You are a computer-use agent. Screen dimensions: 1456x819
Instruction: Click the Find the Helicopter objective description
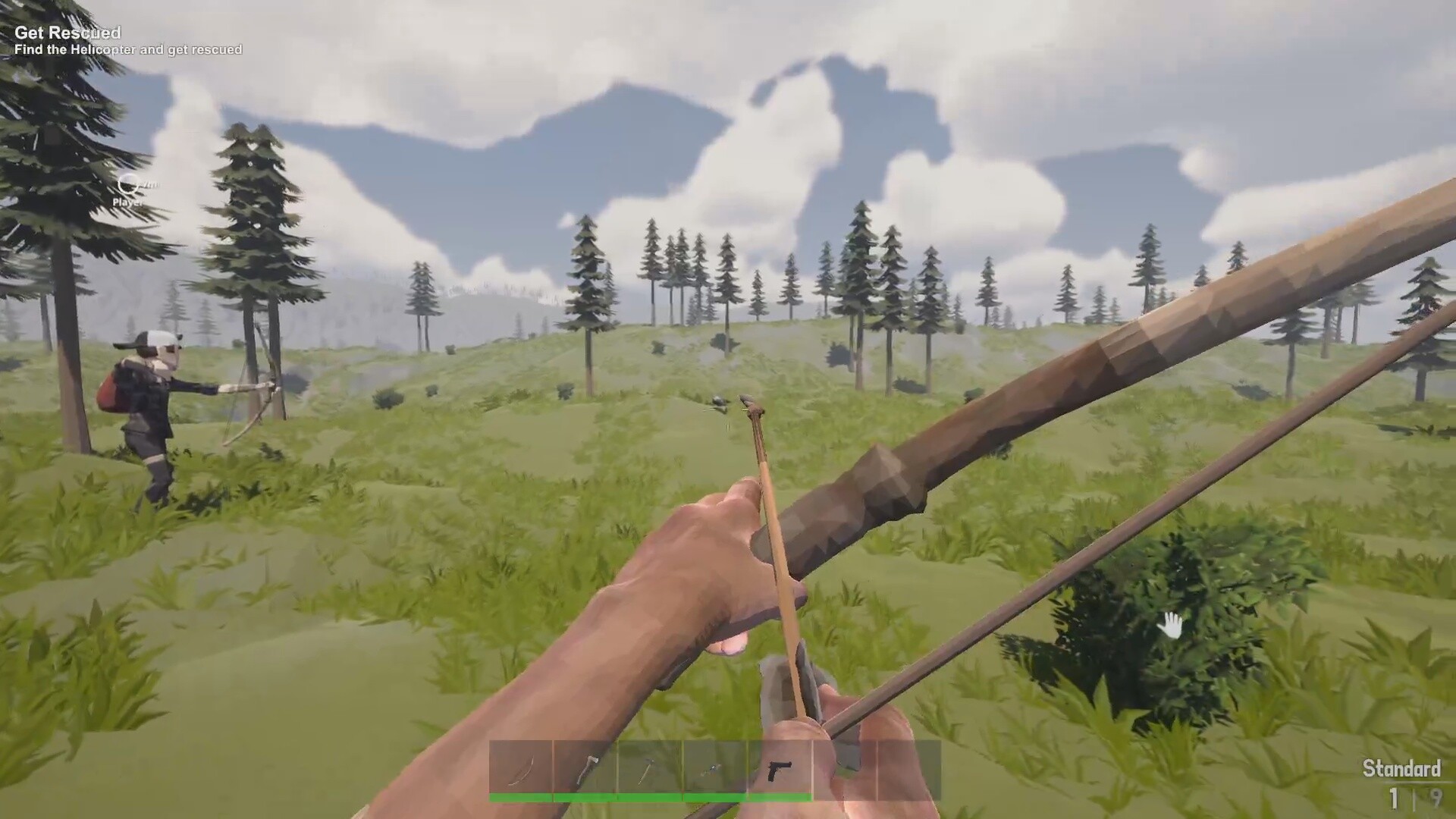[x=129, y=49]
